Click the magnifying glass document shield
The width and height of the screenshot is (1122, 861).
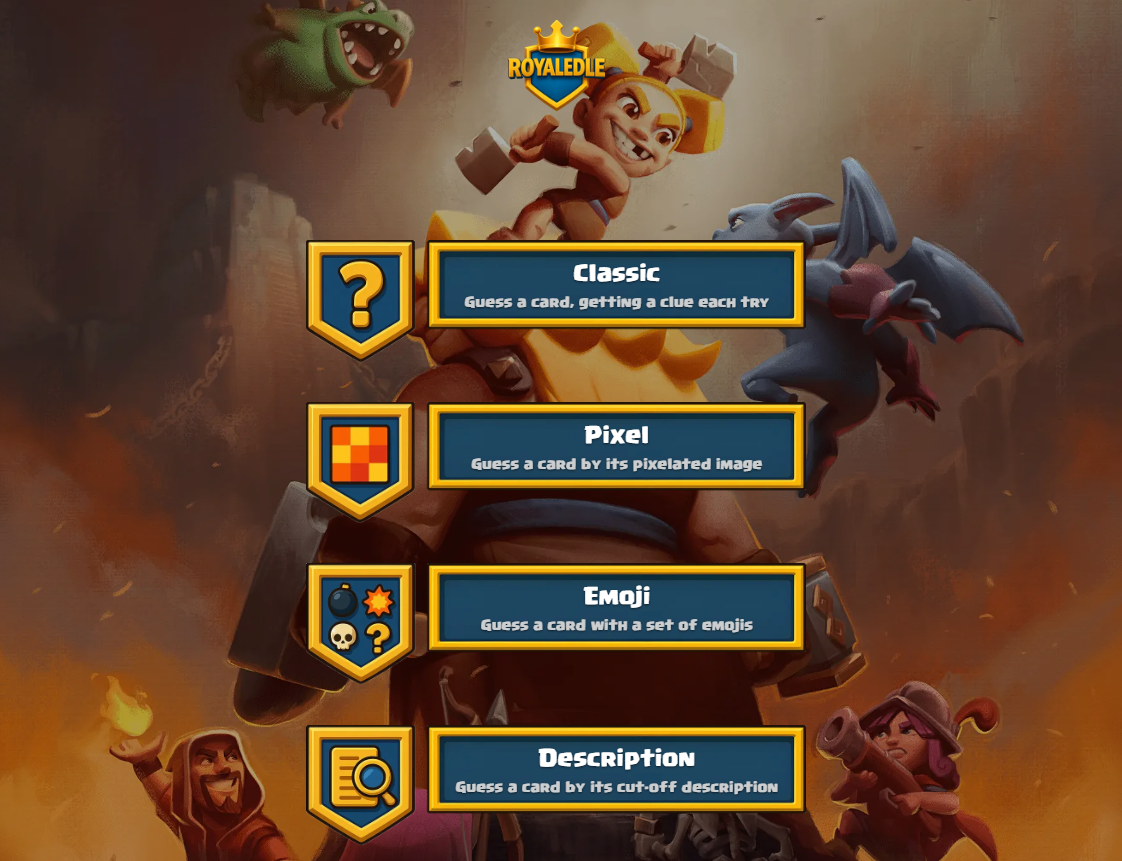pos(360,780)
